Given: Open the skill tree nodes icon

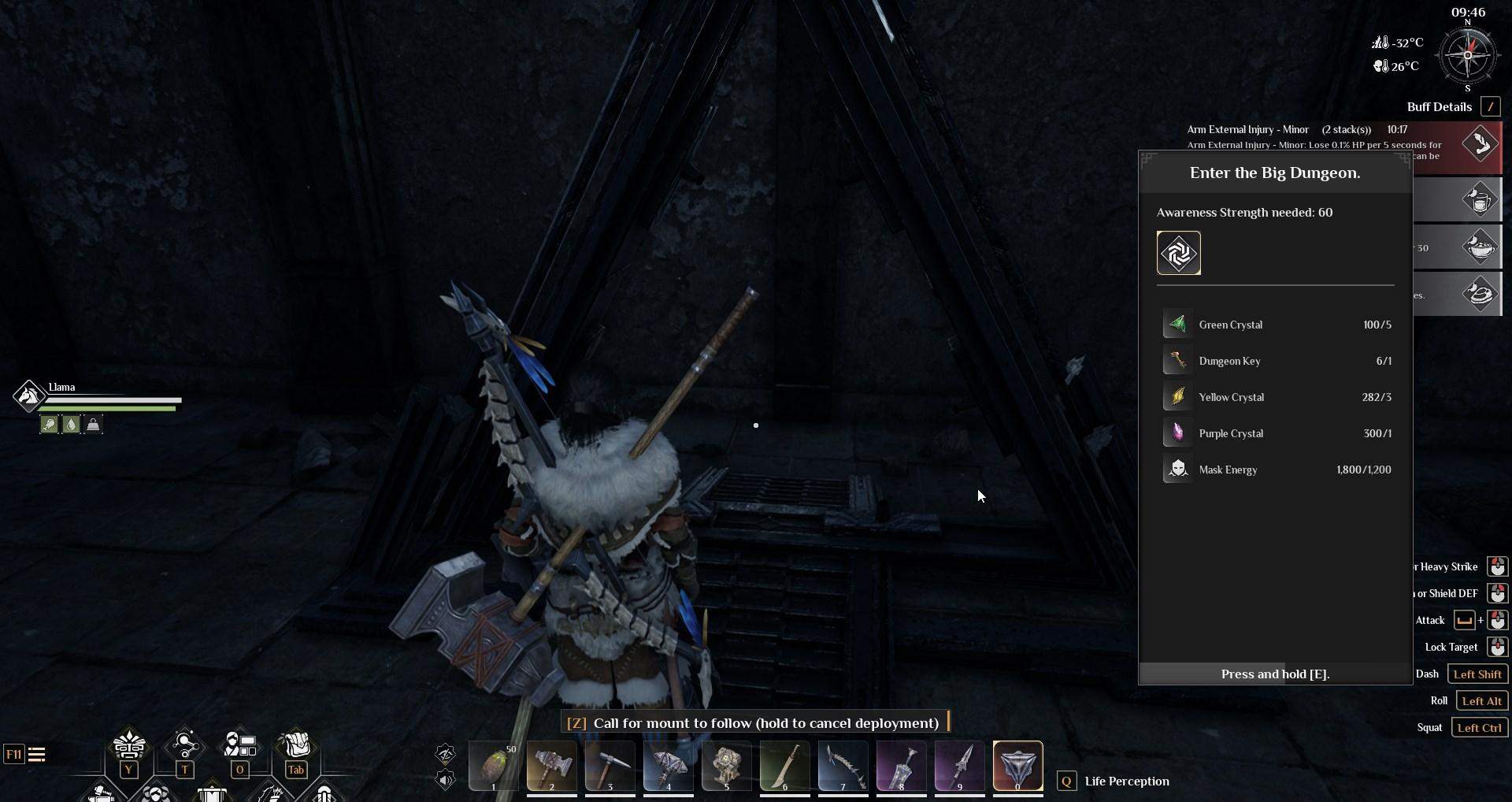Looking at the screenshot, I should coord(184,744).
